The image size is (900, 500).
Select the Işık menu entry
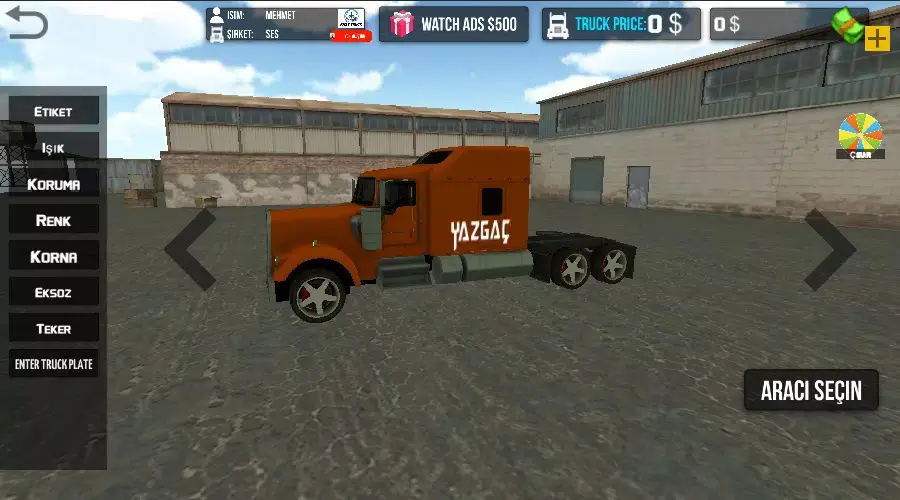[x=54, y=147]
